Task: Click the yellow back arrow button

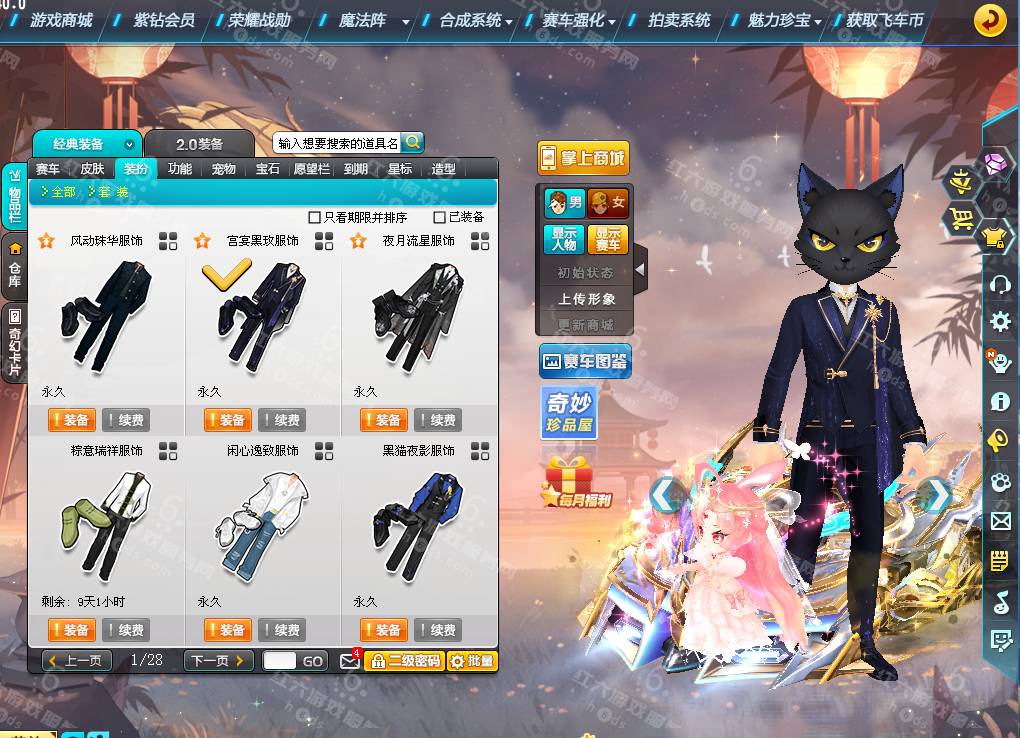Action: pyautogui.click(x=990, y=20)
